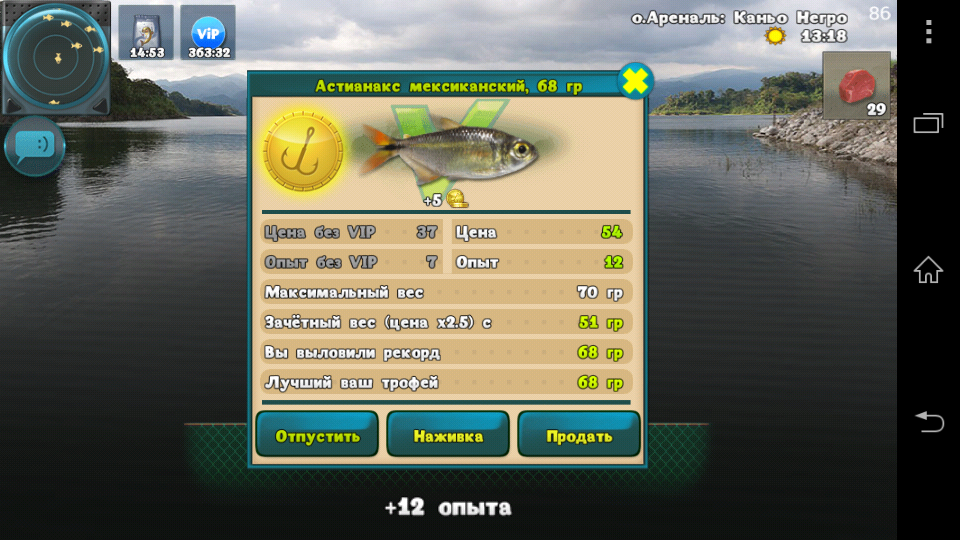Screen dimensions: 960x540
Task: Open the fish radar minimap
Action: tap(55, 57)
